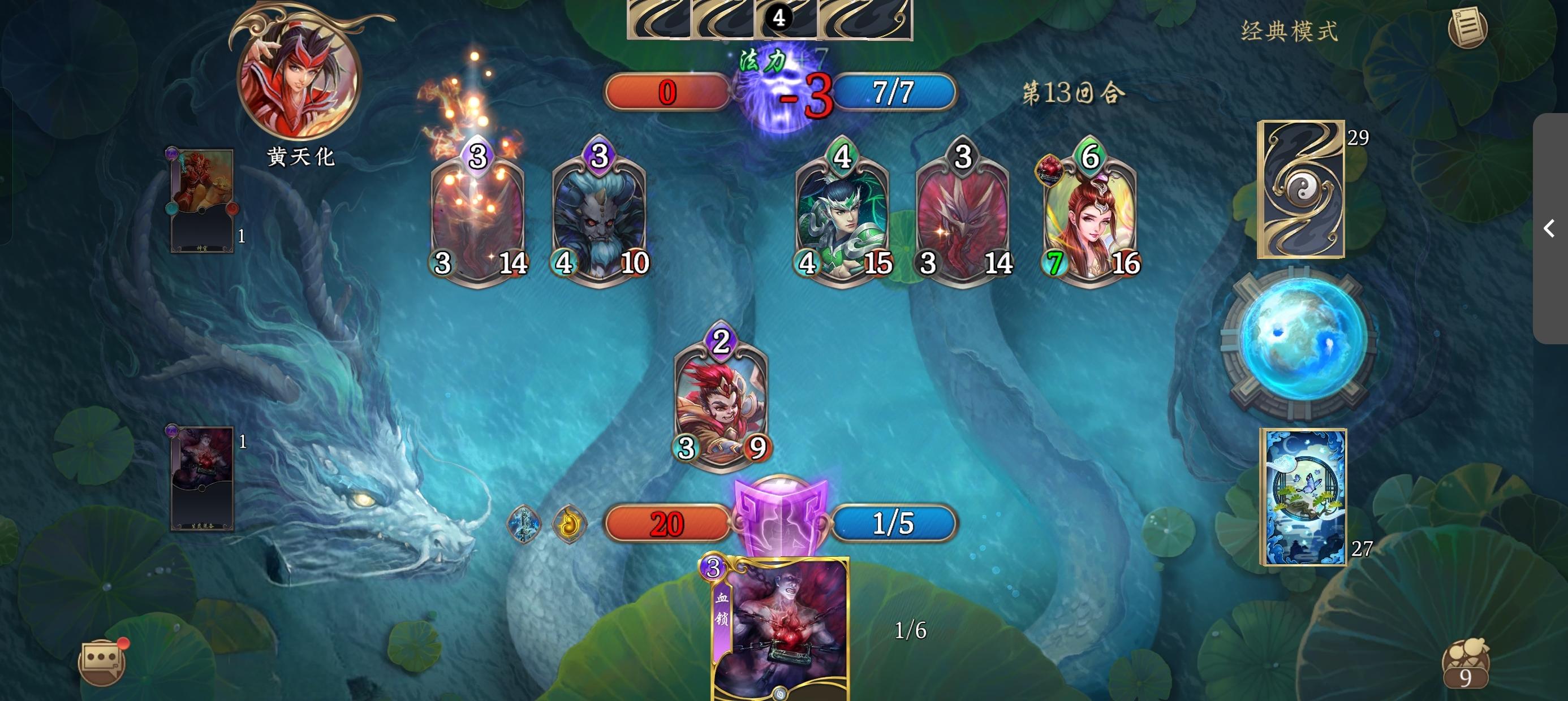Screen dimensions: 1568x701
Task: Select the 6-cost female minion with 7/16 stats
Action: [1092, 219]
